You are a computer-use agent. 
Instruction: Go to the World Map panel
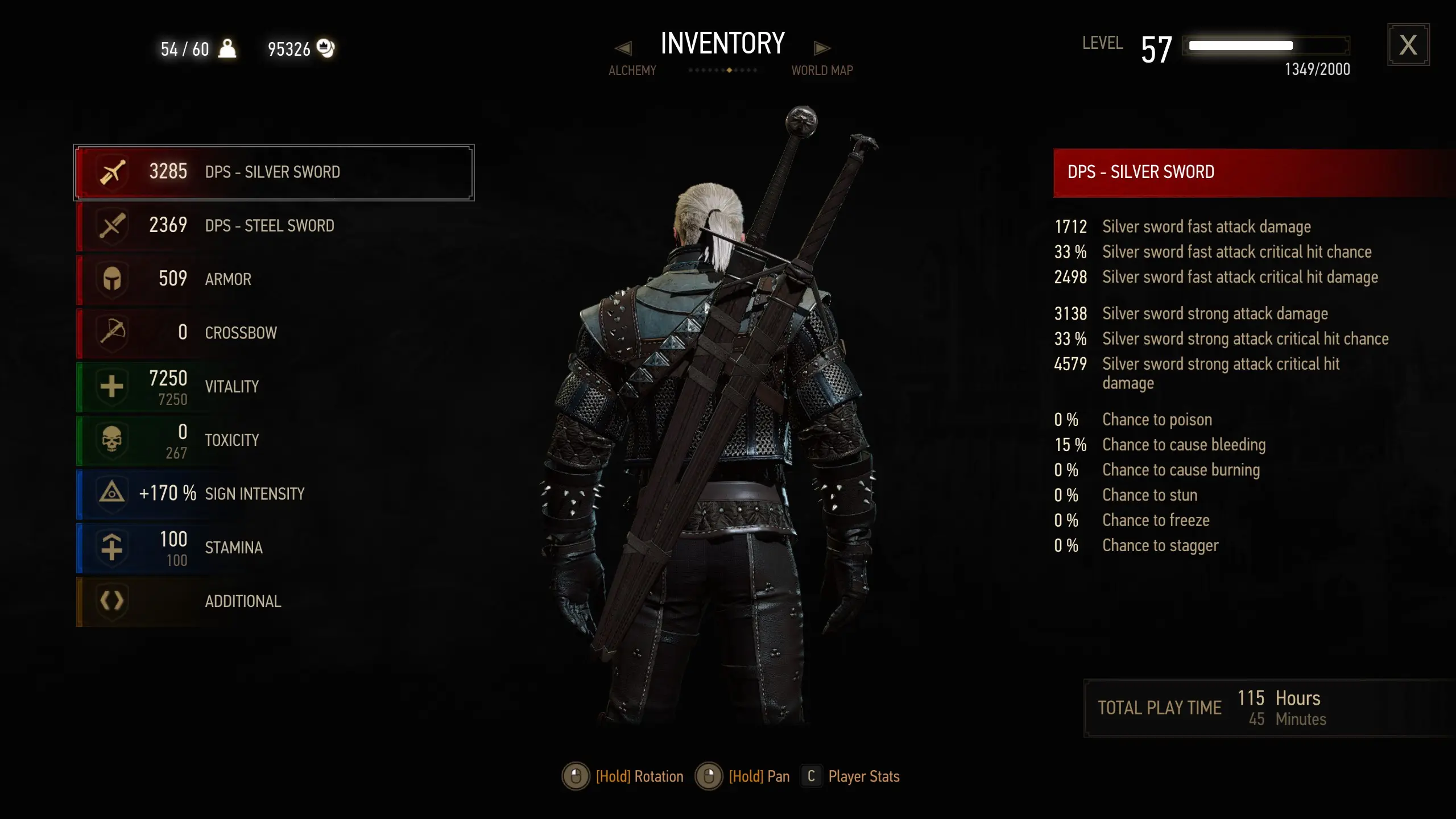point(822,71)
